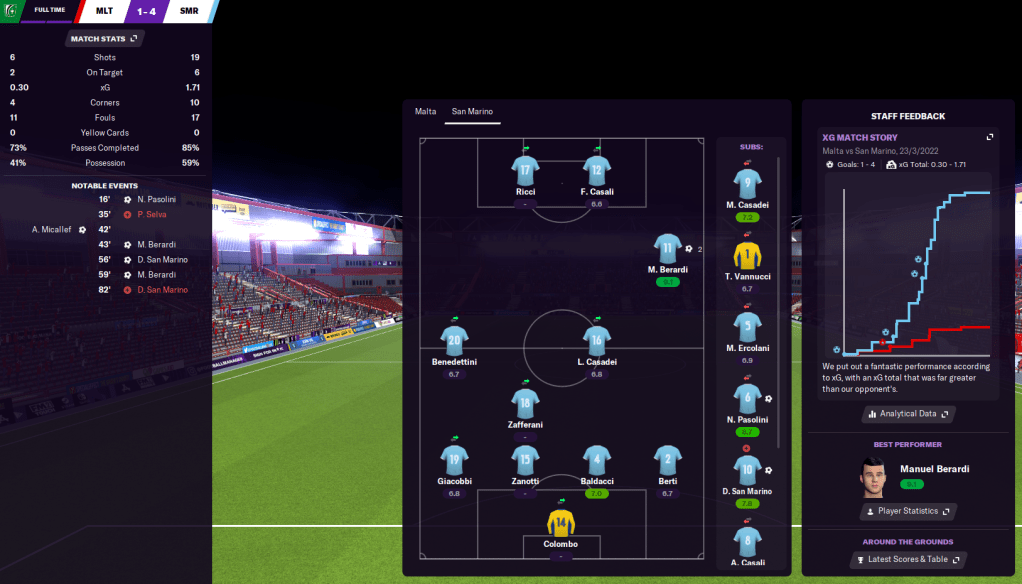Switch to the Malta lineup tab
This screenshot has height=584, width=1022.
[x=426, y=111]
